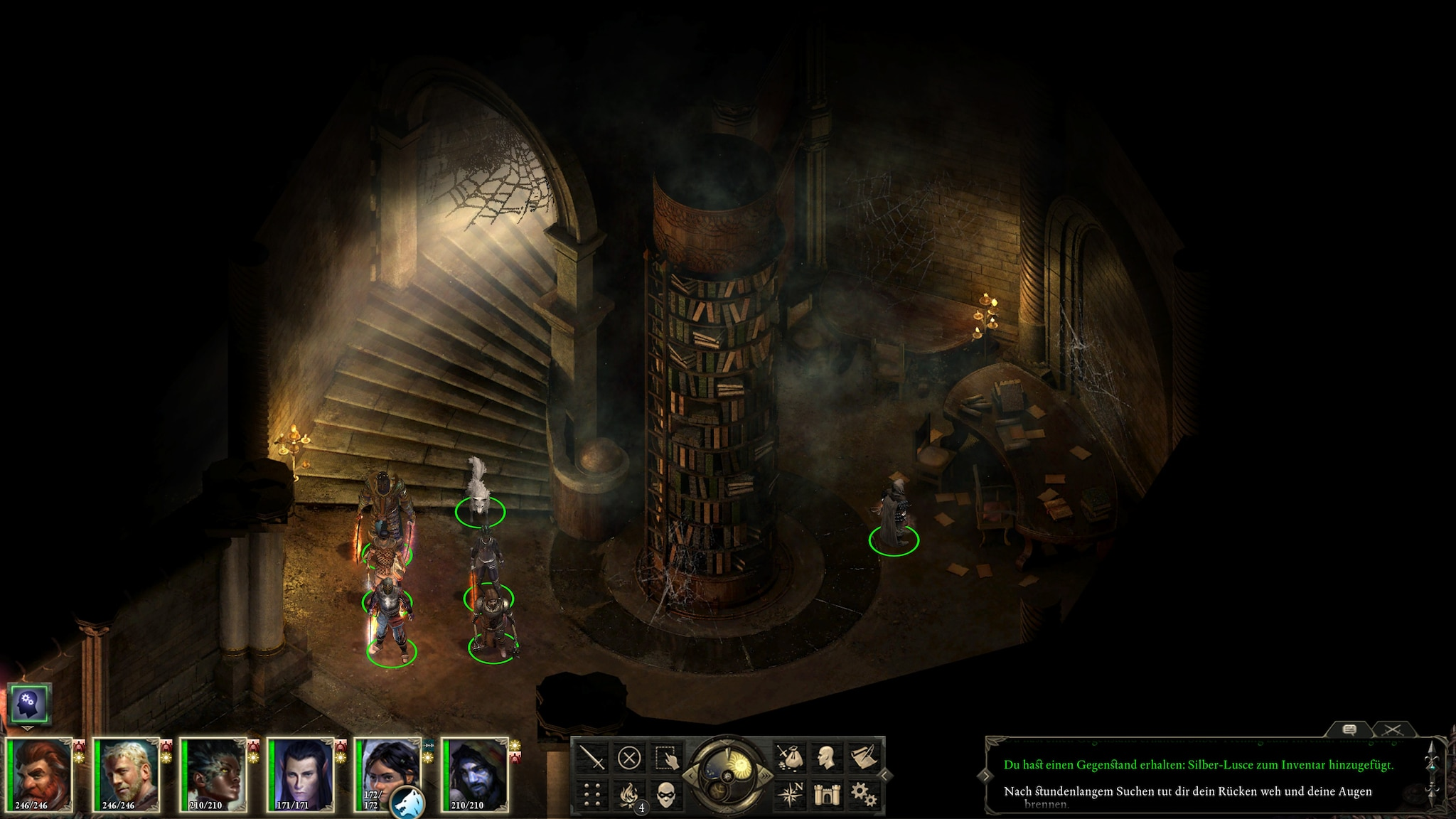Select the blond bearded man portrait
The width and height of the screenshot is (1456, 819).
pos(128,774)
